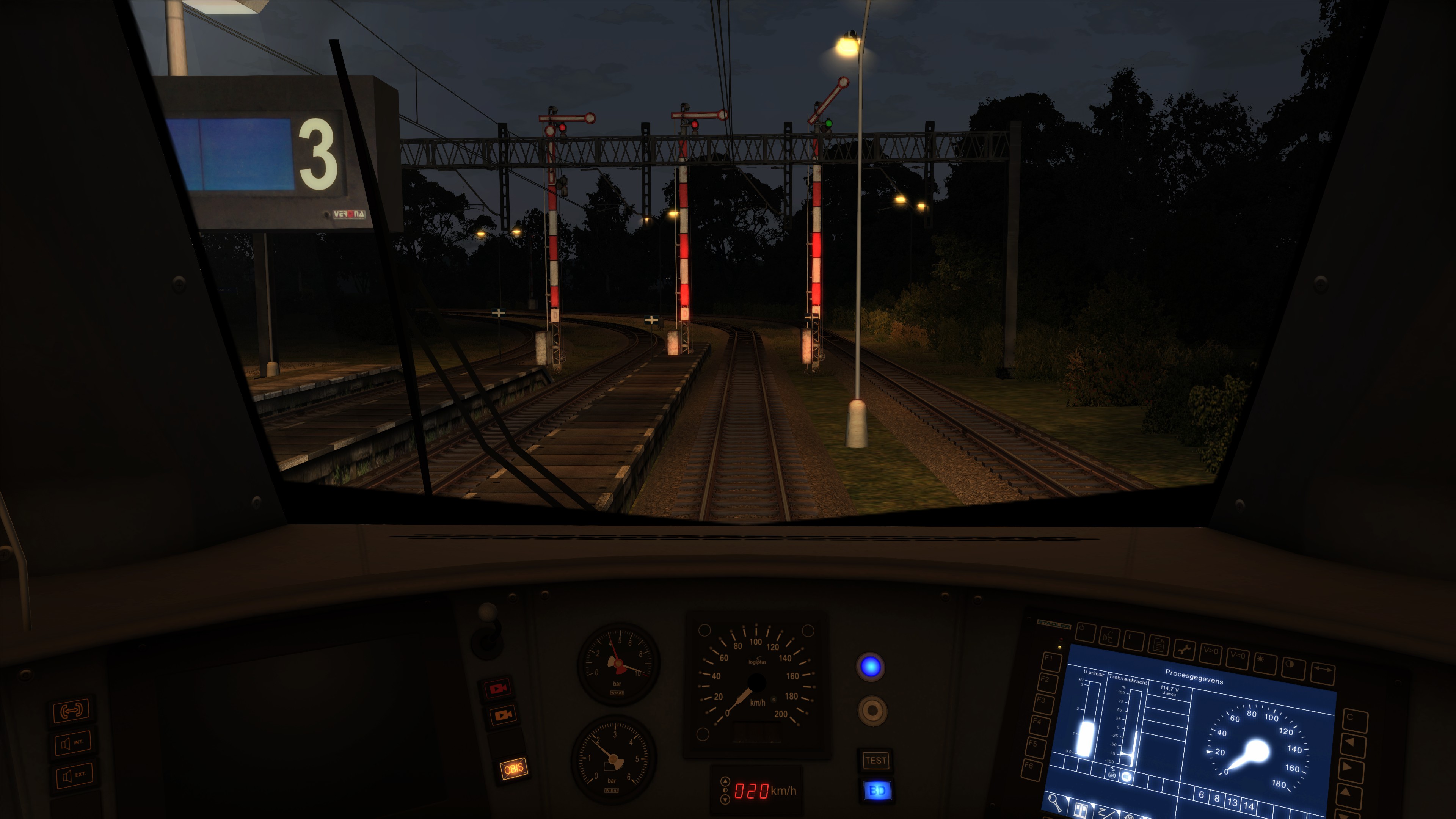Screen dimensions: 1456x819
Task: Click the glowing blue round pushbutton
Action: [871, 667]
